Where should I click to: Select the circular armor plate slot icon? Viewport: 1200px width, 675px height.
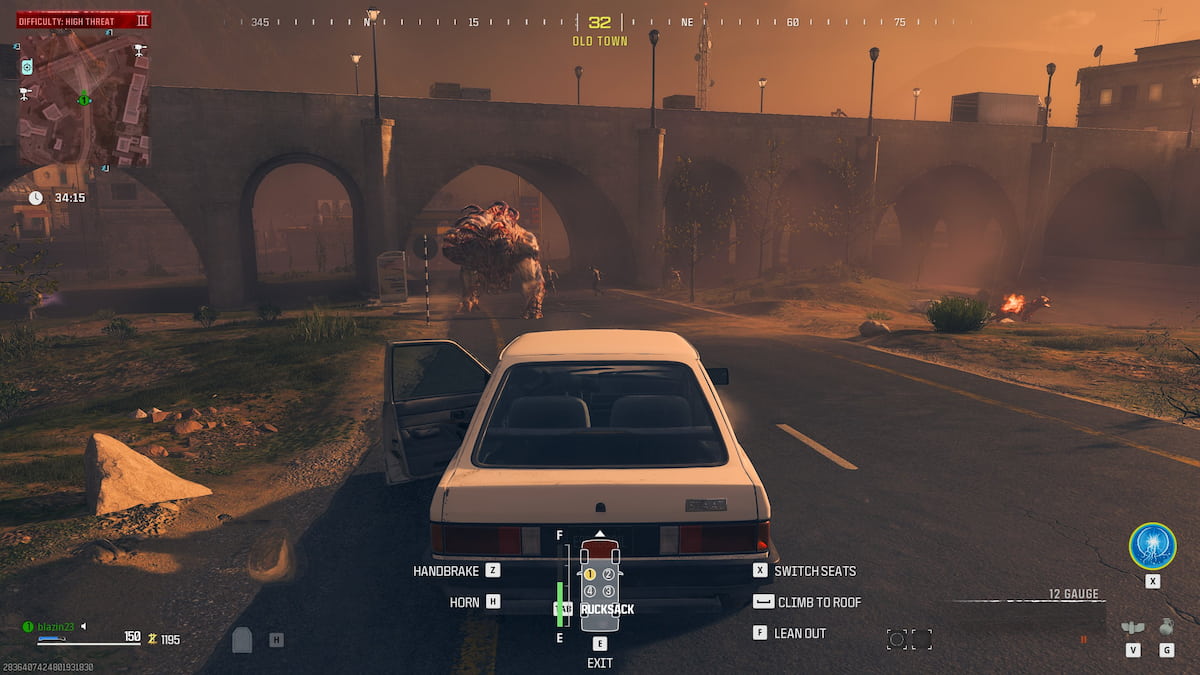[x=897, y=639]
